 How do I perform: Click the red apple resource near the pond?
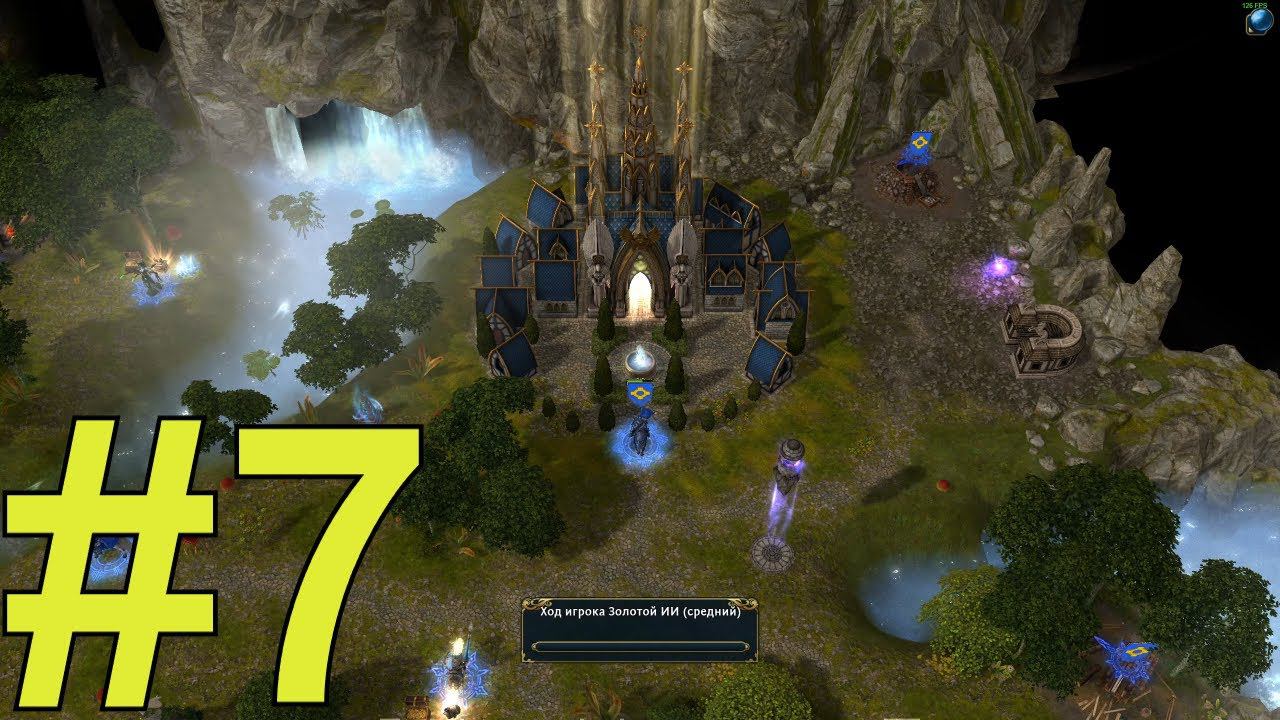[x=943, y=487]
